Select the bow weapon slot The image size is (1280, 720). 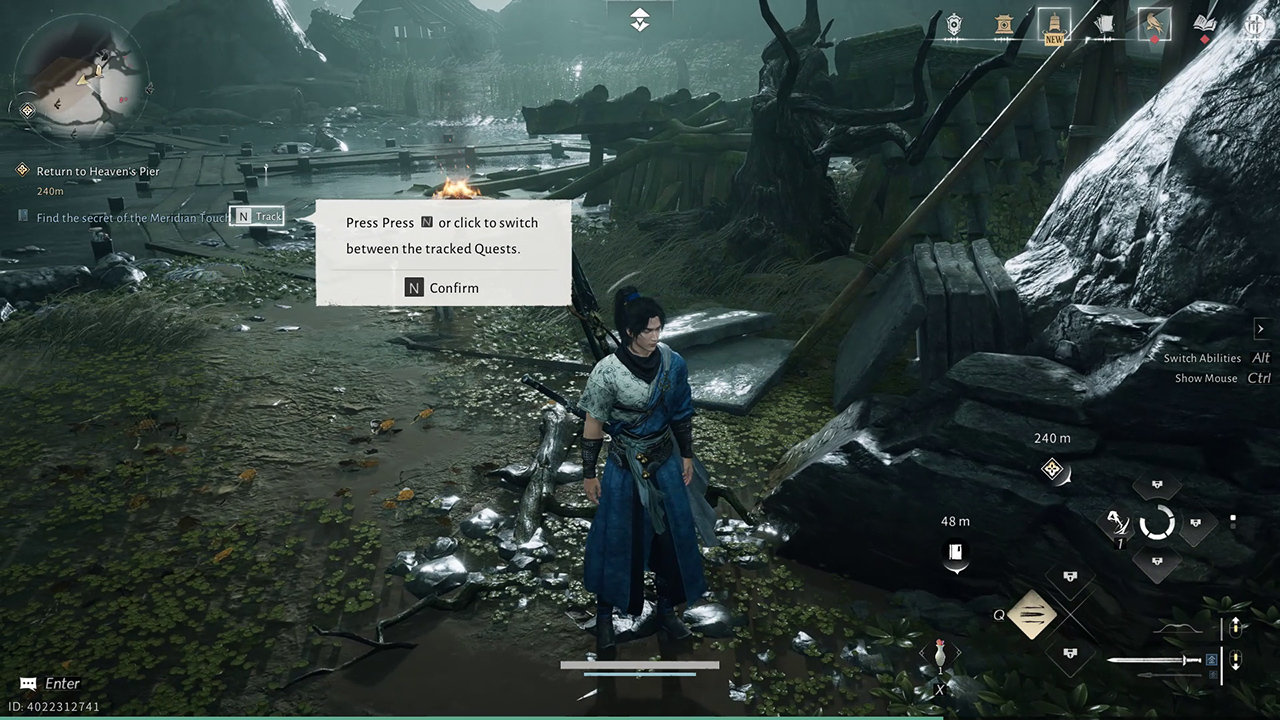1178,628
